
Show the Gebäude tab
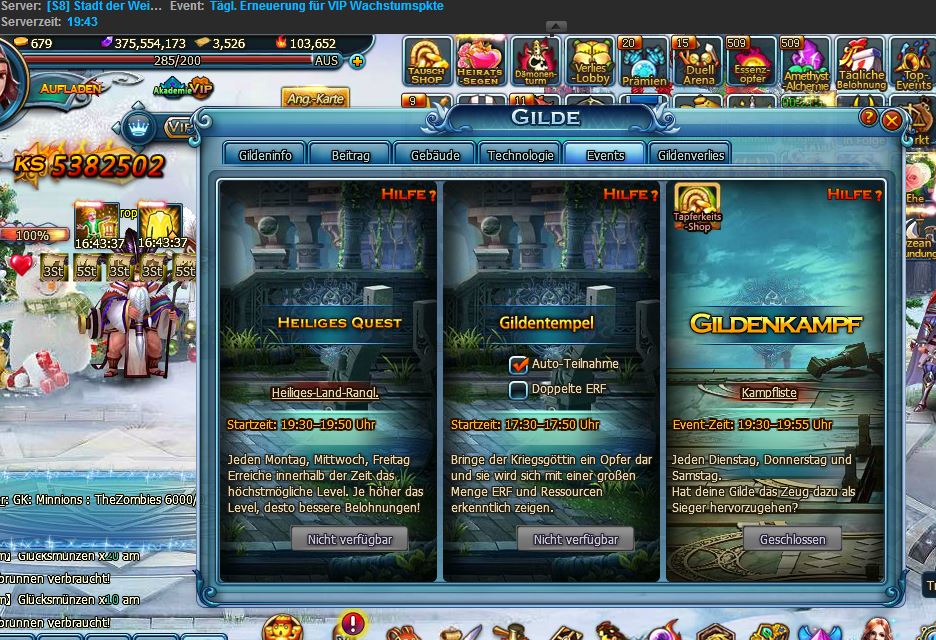[435, 155]
